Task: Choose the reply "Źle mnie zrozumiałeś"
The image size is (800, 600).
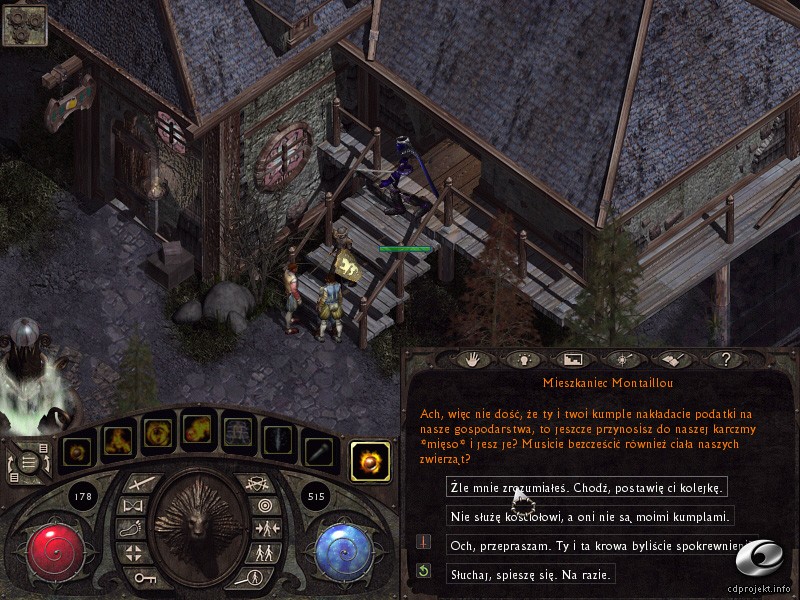Action: click(x=586, y=487)
